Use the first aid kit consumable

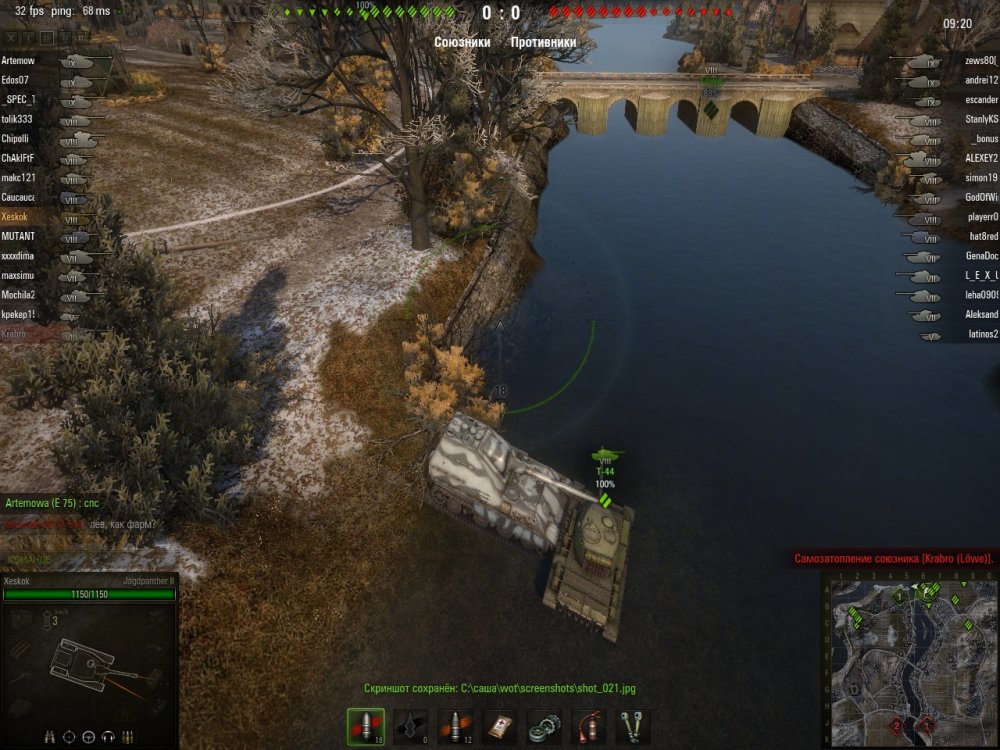point(500,726)
